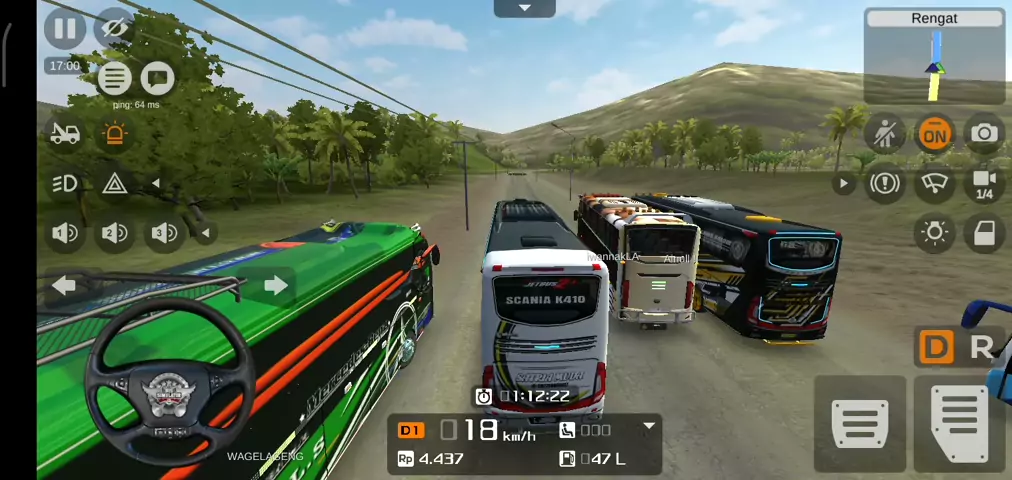The image size is (1012, 480).
Task: Turn on the right turn signal arrow
Action: 275,286
